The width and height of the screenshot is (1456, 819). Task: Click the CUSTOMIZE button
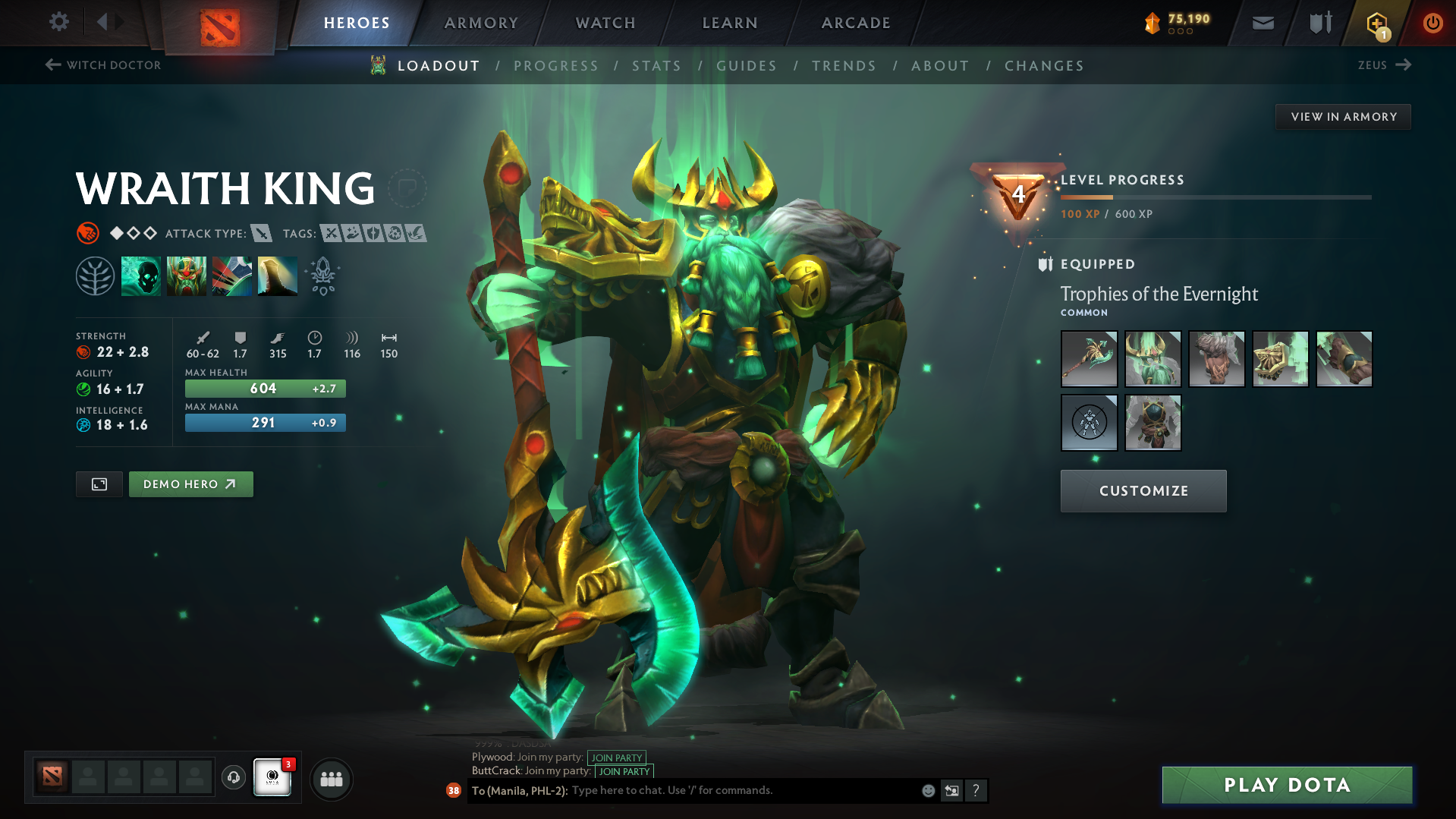1143,490
